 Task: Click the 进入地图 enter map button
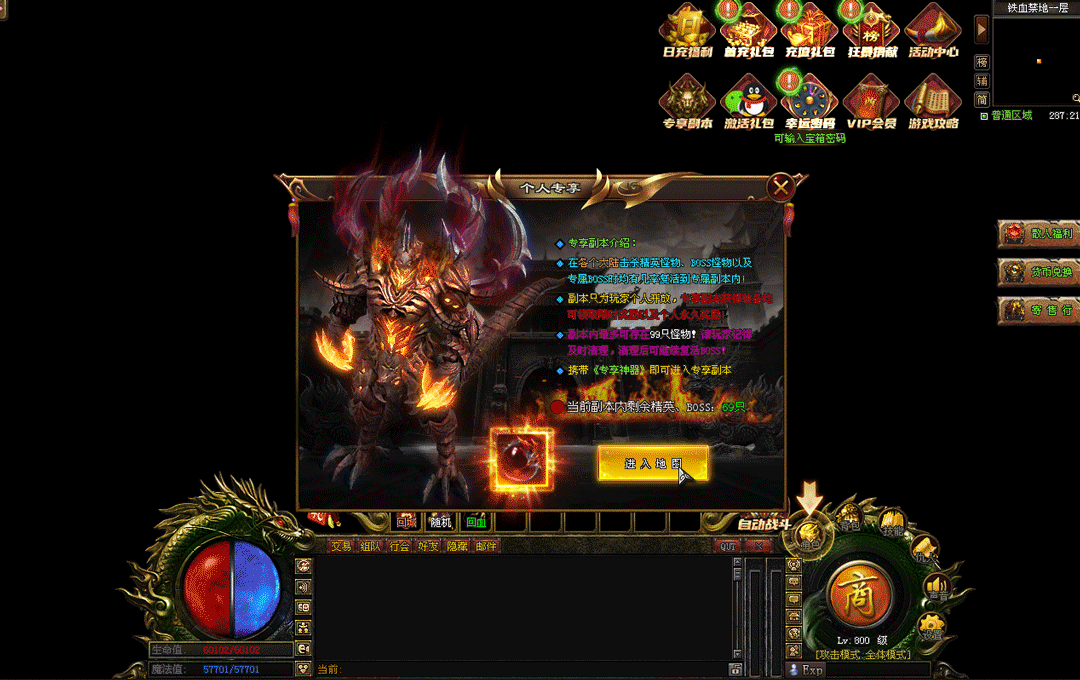point(653,464)
